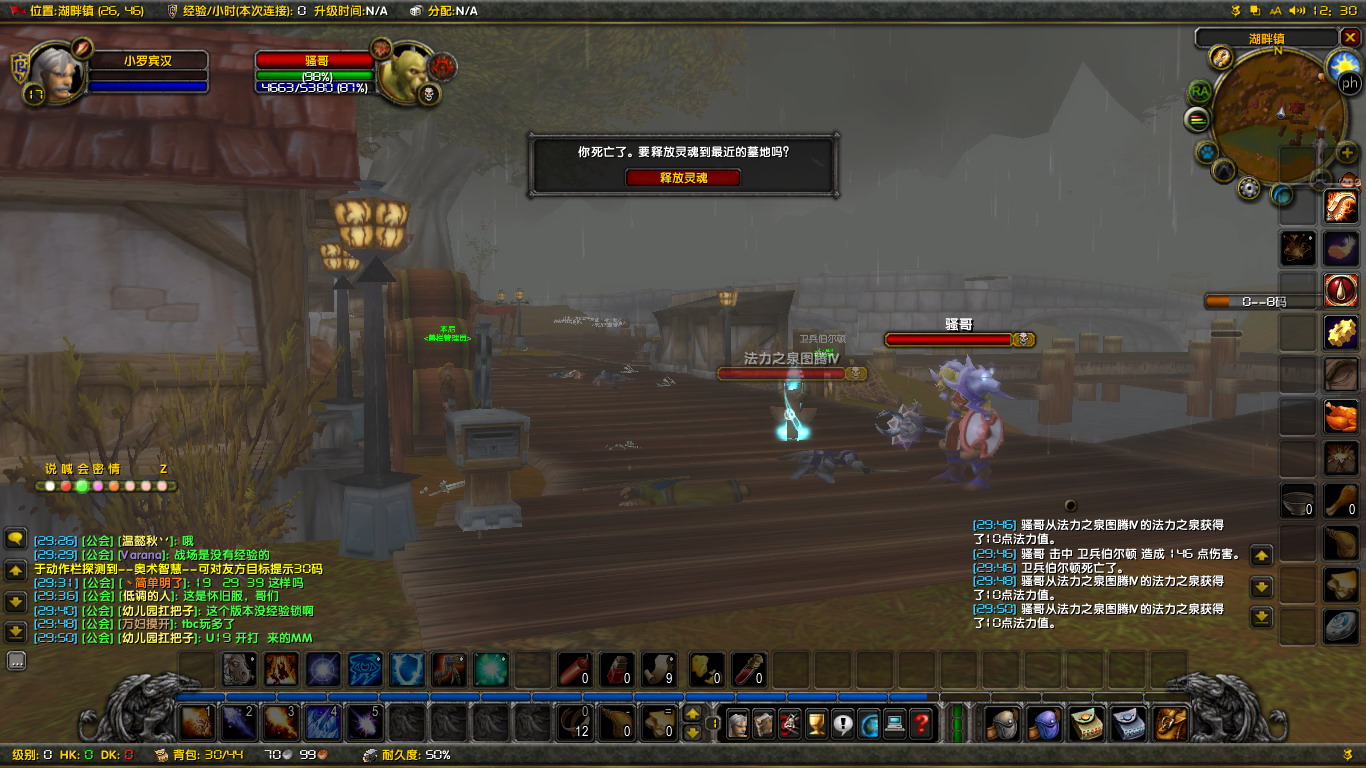Open the character info panel
The image size is (1366, 768).
coord(737,723)
